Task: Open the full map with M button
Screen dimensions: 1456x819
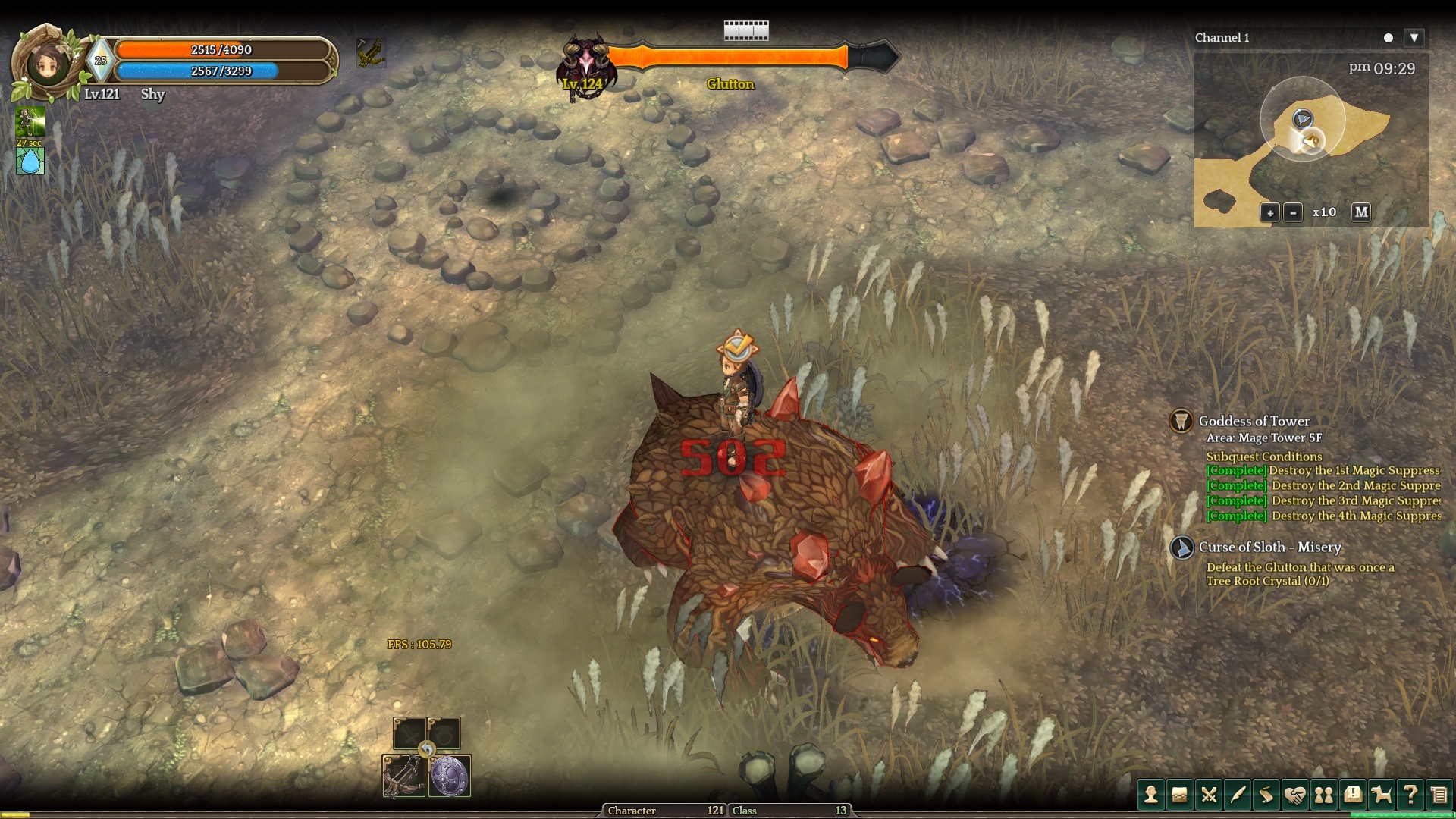Action: (x=1361, y=212)
